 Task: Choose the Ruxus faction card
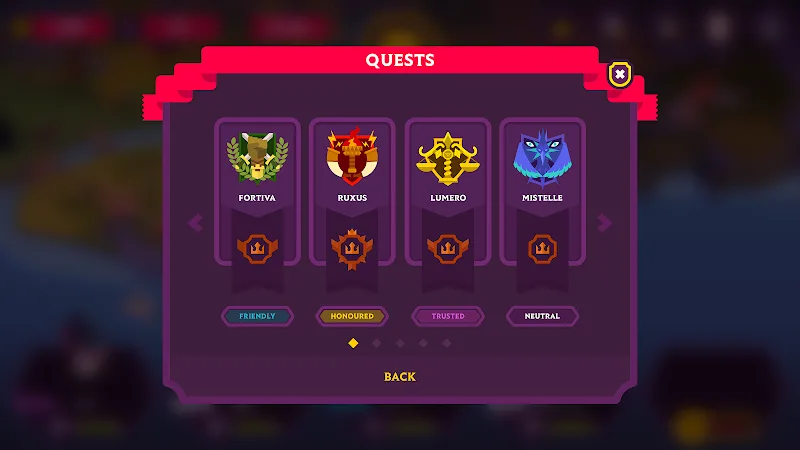pos(352,190)
